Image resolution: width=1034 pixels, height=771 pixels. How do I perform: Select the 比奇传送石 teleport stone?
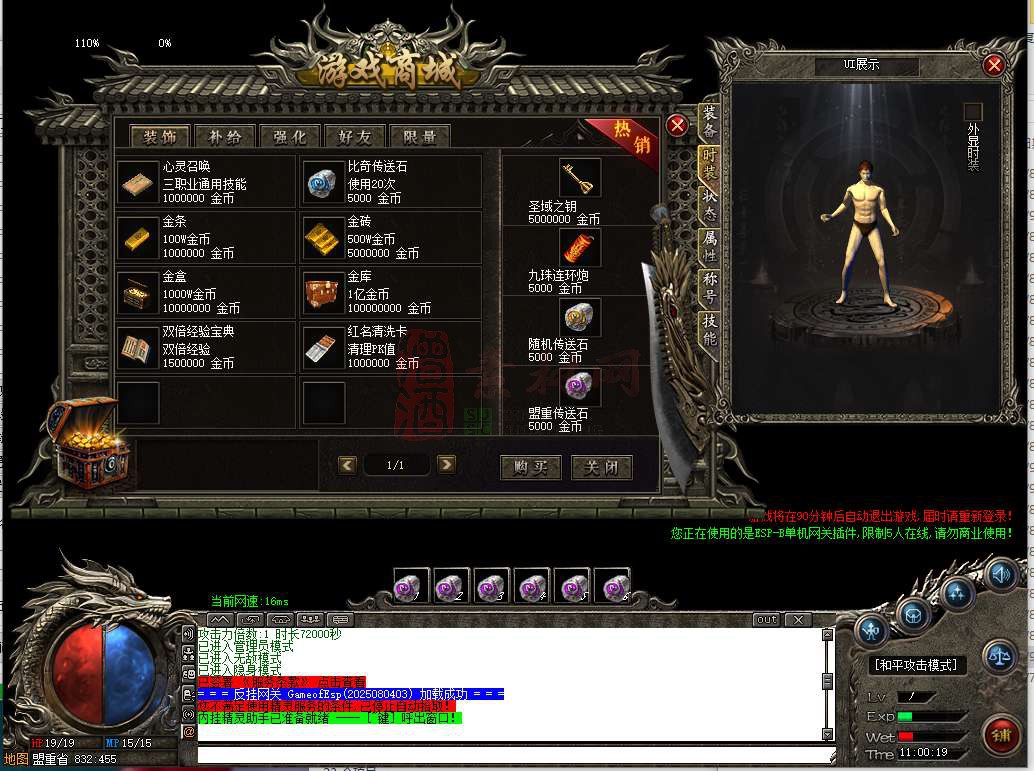point(323,182)
